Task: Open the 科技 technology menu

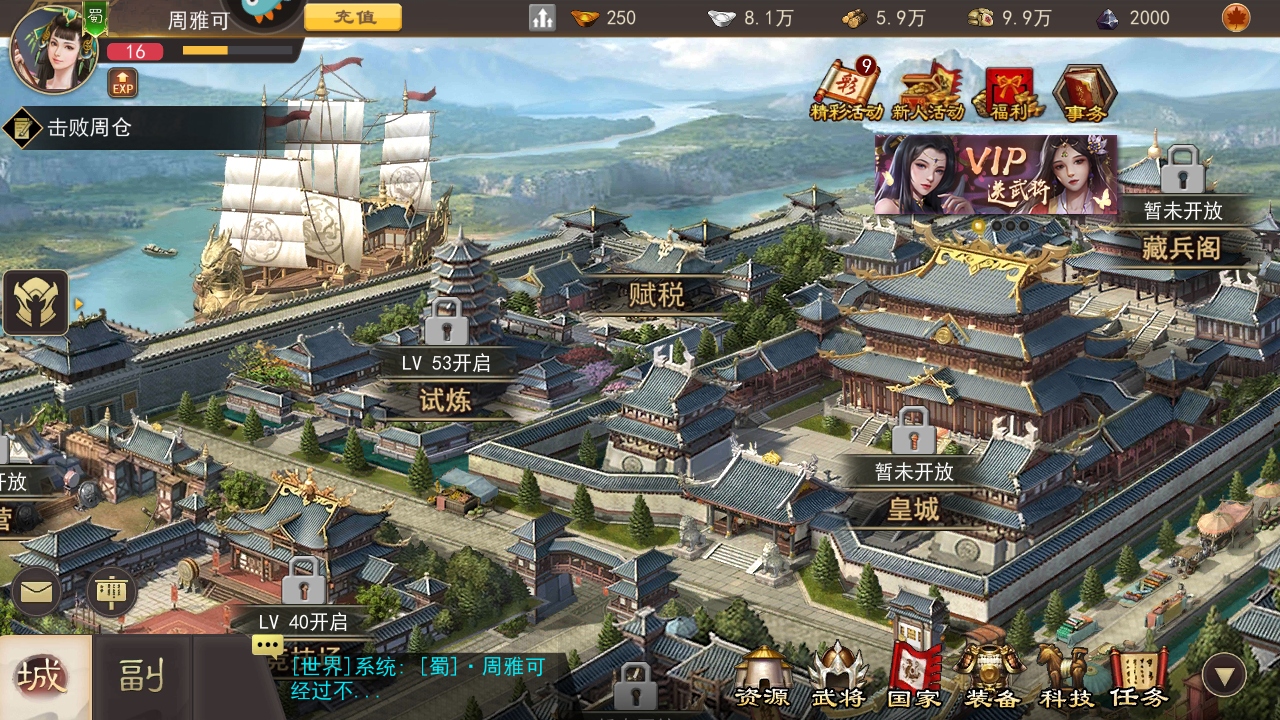Action: [x=1064, y=676]
